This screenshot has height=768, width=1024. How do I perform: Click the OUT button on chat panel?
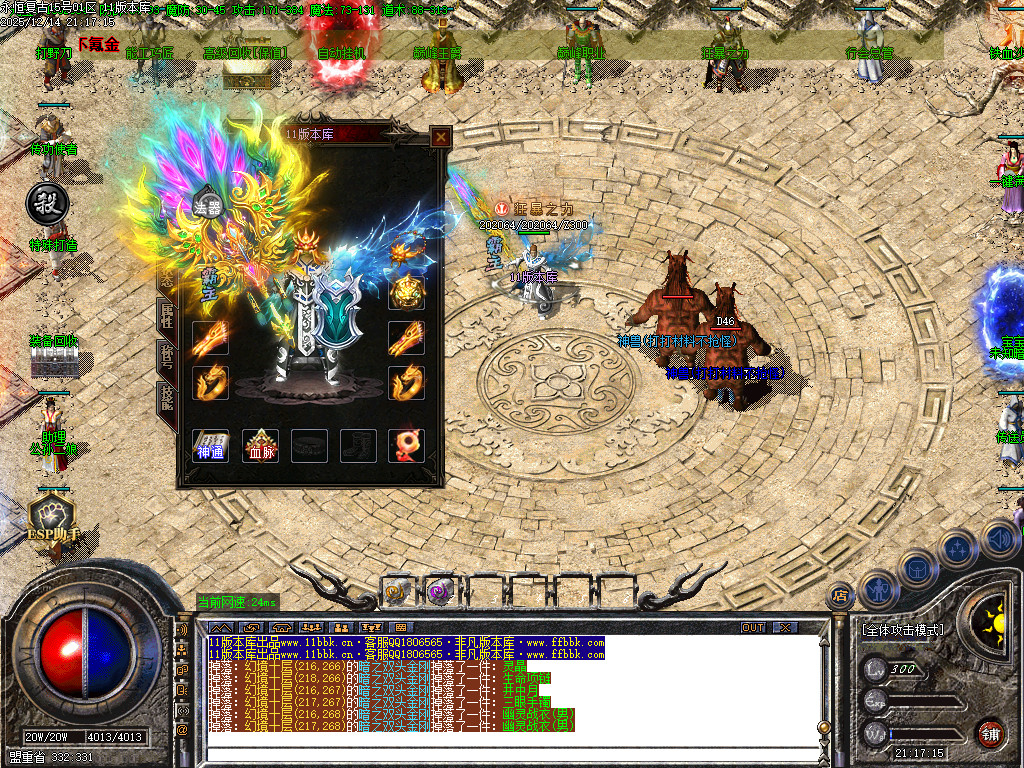click(x=753, y=627)
